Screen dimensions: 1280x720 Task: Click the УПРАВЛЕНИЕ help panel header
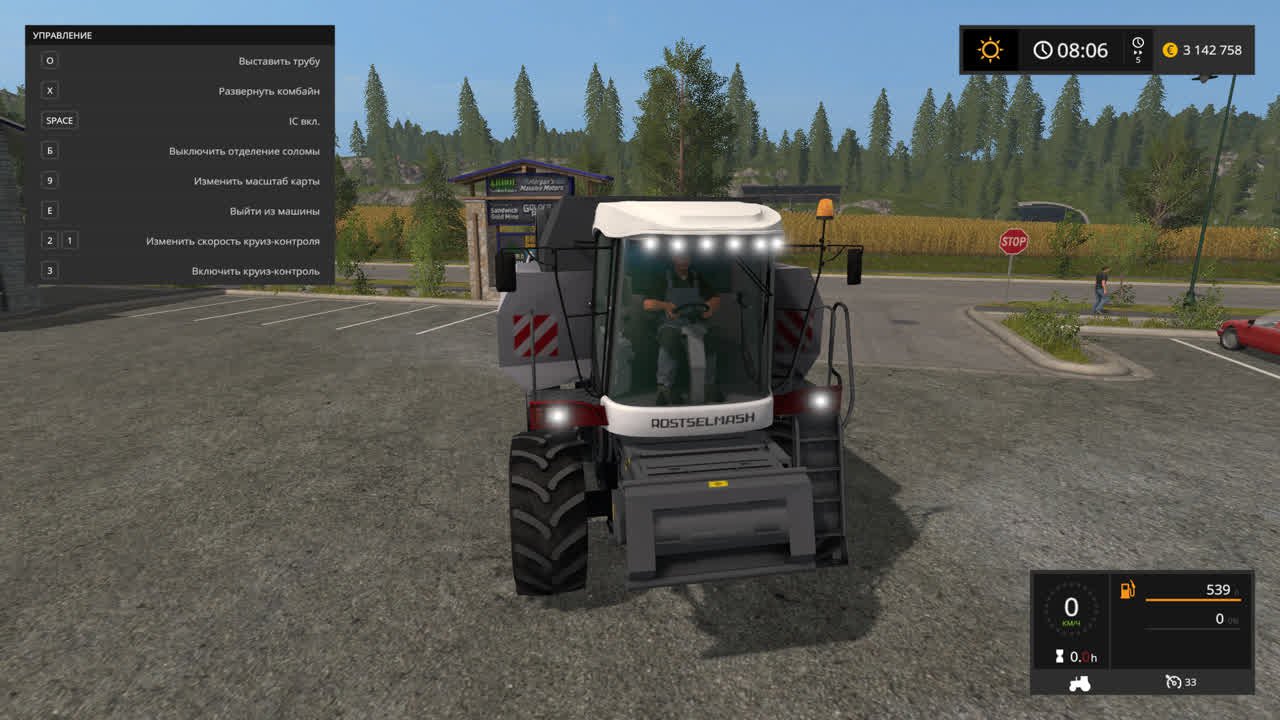tap(180, 35)
